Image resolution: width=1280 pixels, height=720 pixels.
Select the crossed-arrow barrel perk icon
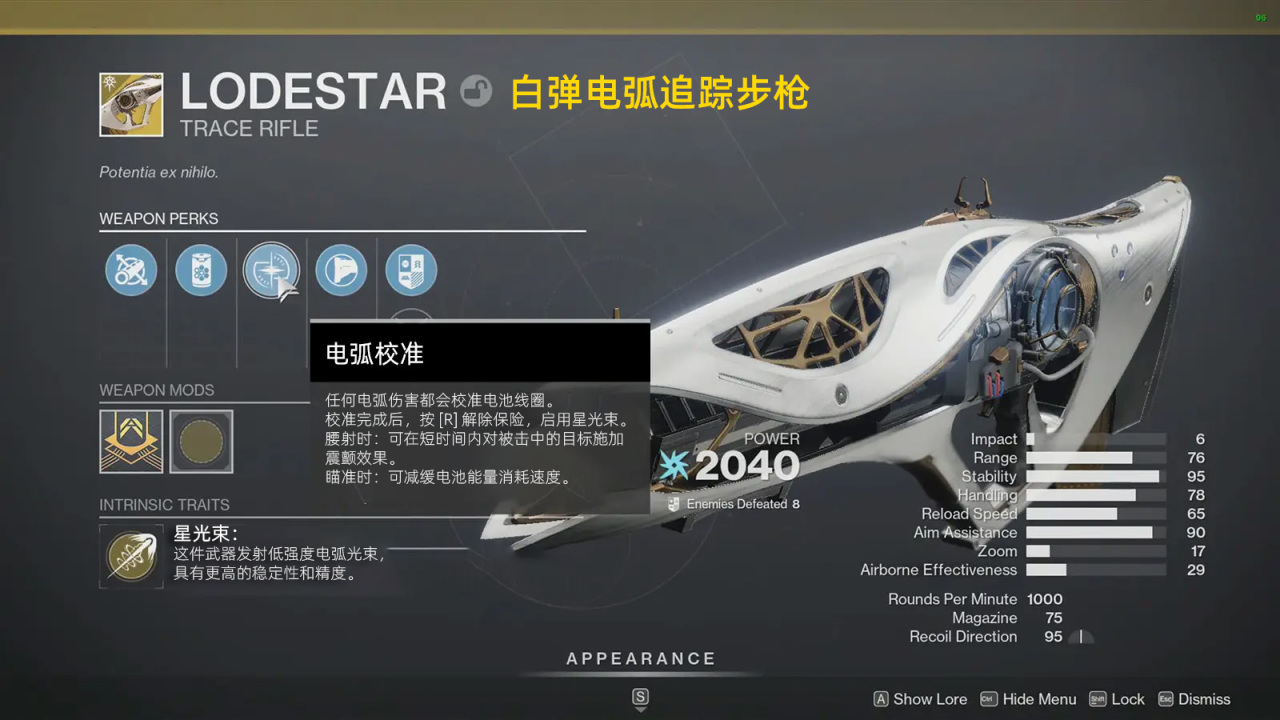[131, 270]
